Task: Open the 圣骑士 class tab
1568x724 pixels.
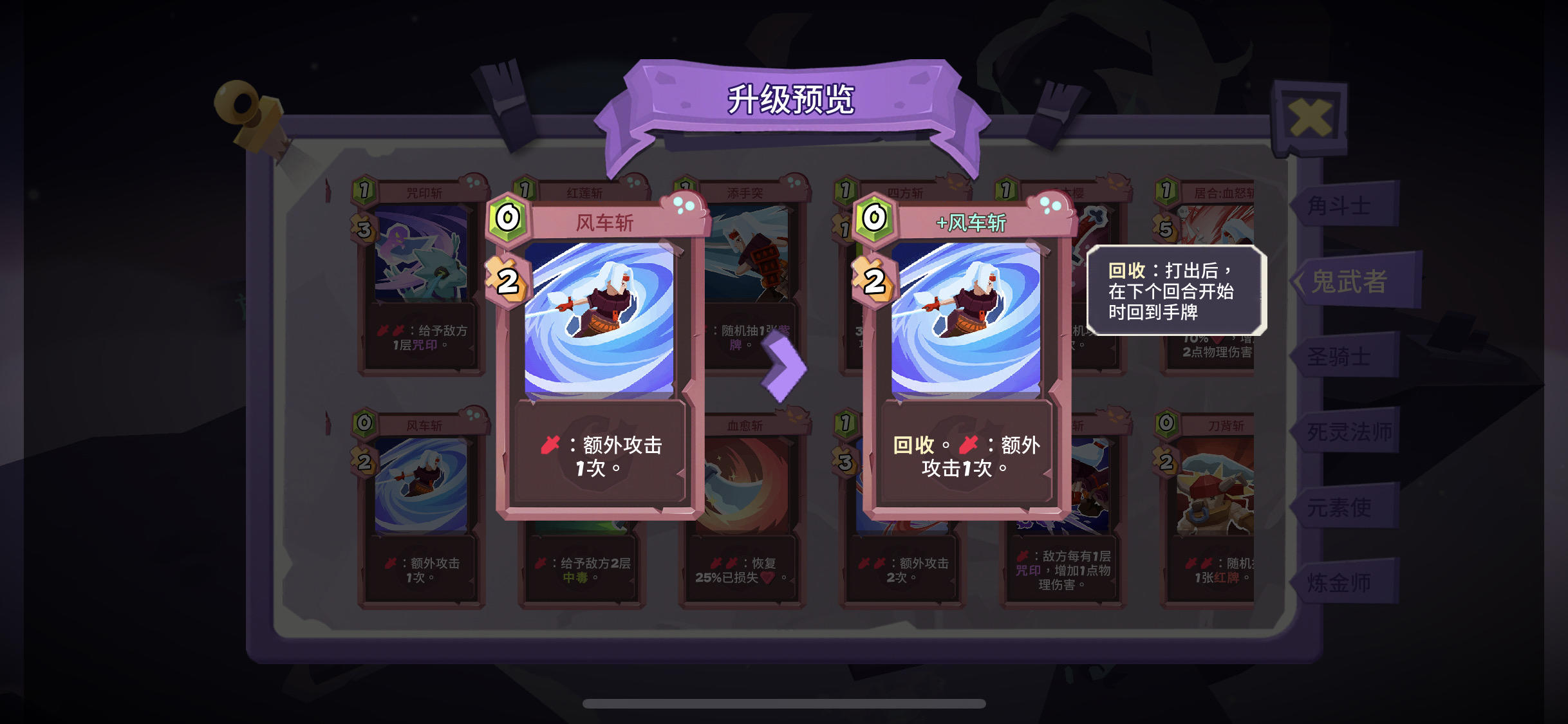Action: (1336, 357)
